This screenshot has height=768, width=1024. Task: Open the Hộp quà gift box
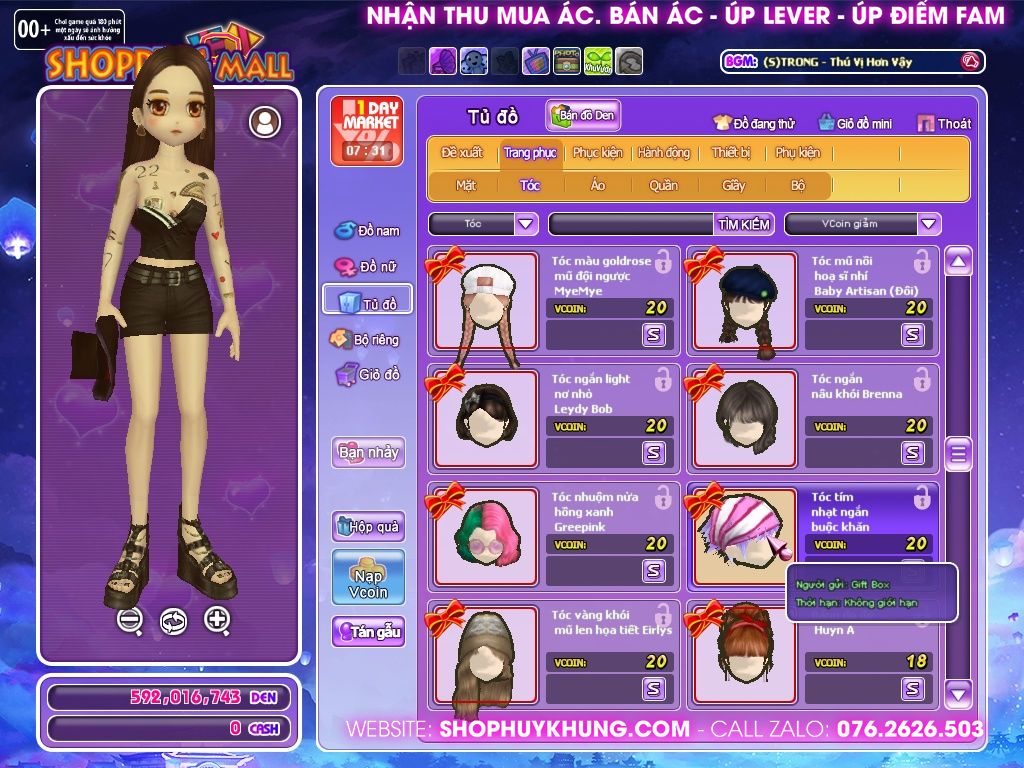(x=368, y=526)
